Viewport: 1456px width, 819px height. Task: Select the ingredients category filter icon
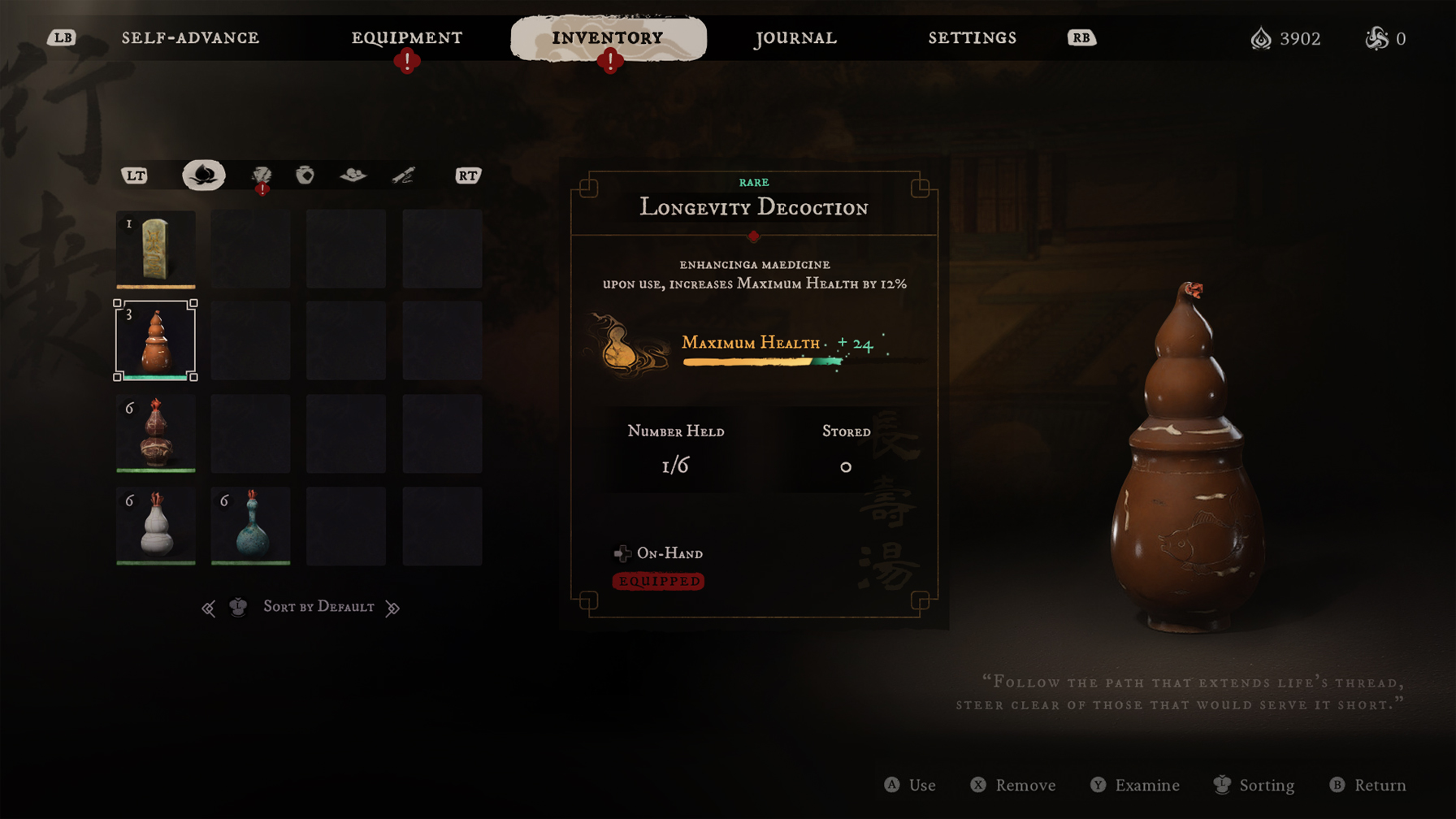353,175
